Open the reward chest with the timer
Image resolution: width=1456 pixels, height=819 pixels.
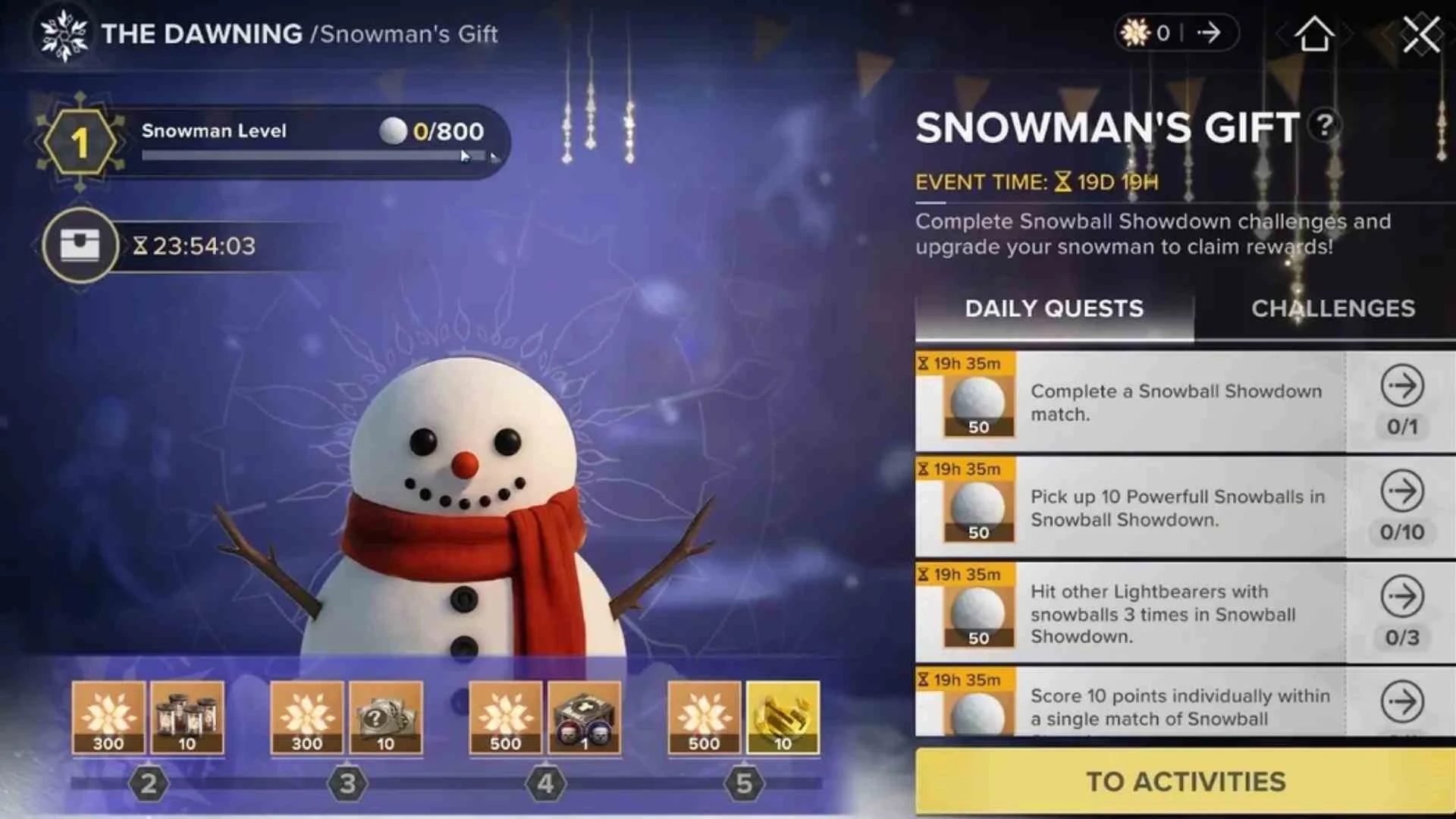pos(80,246)
